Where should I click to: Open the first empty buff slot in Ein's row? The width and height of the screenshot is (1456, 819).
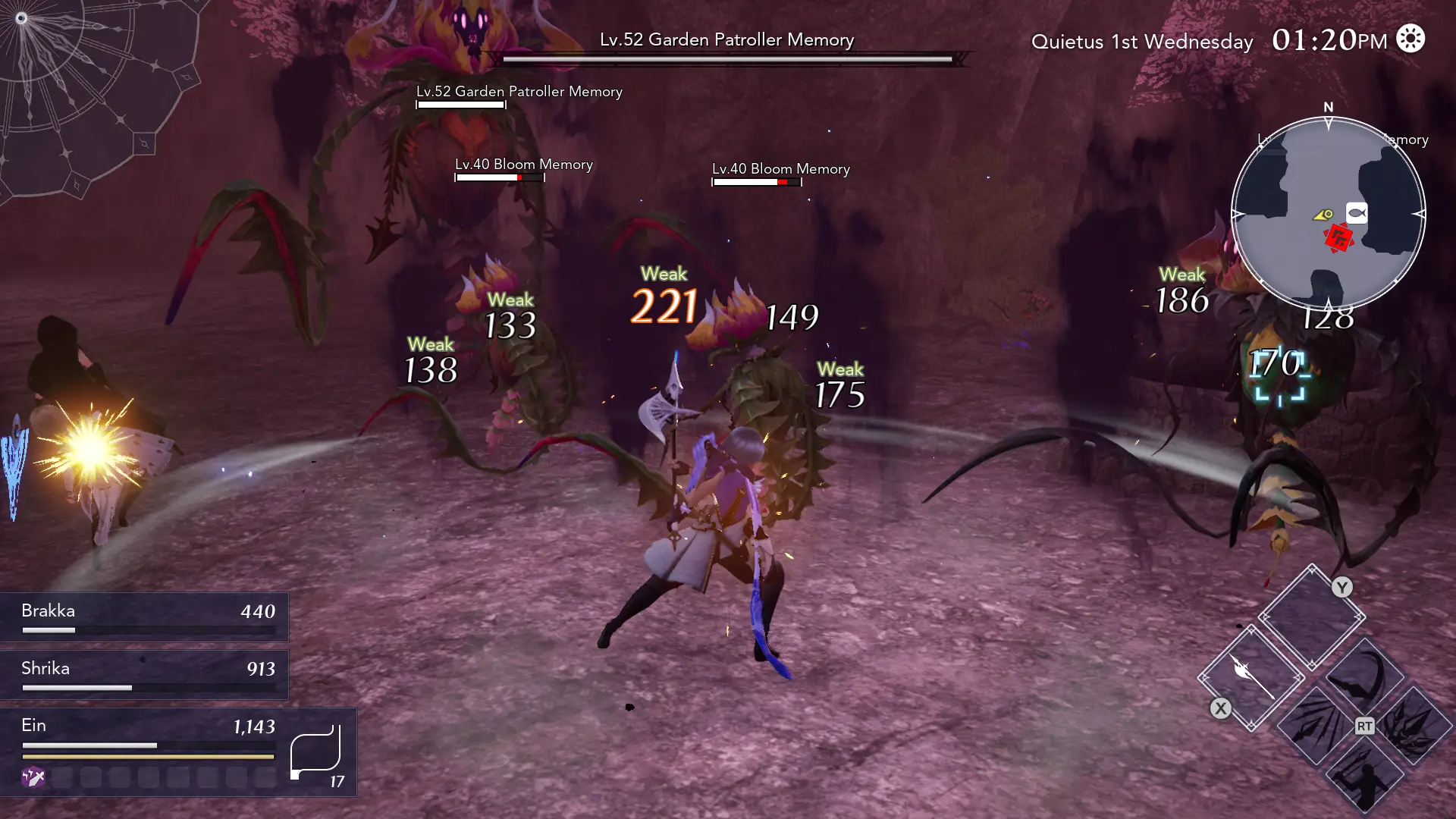[64, 778]
